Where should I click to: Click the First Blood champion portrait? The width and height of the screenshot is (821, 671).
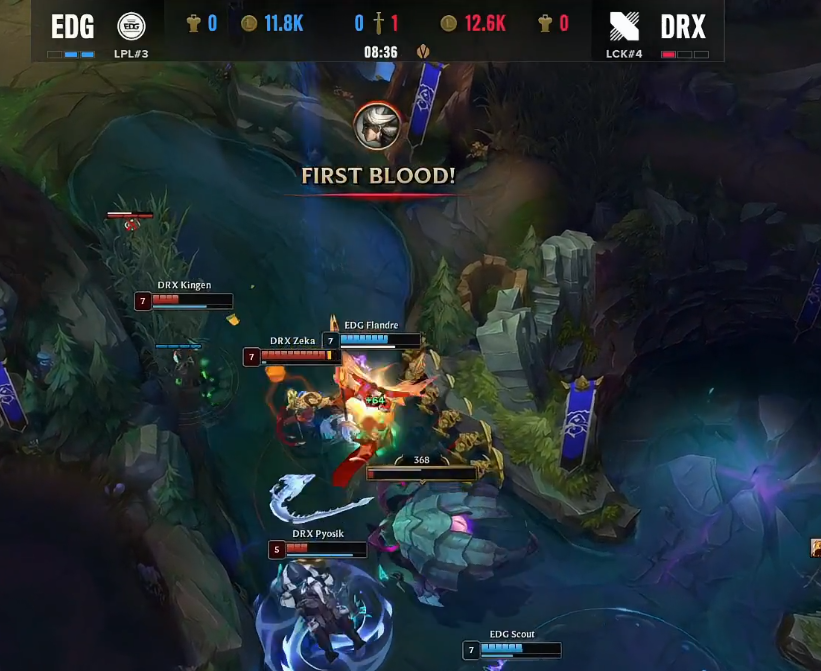click(x=378, y=126)
